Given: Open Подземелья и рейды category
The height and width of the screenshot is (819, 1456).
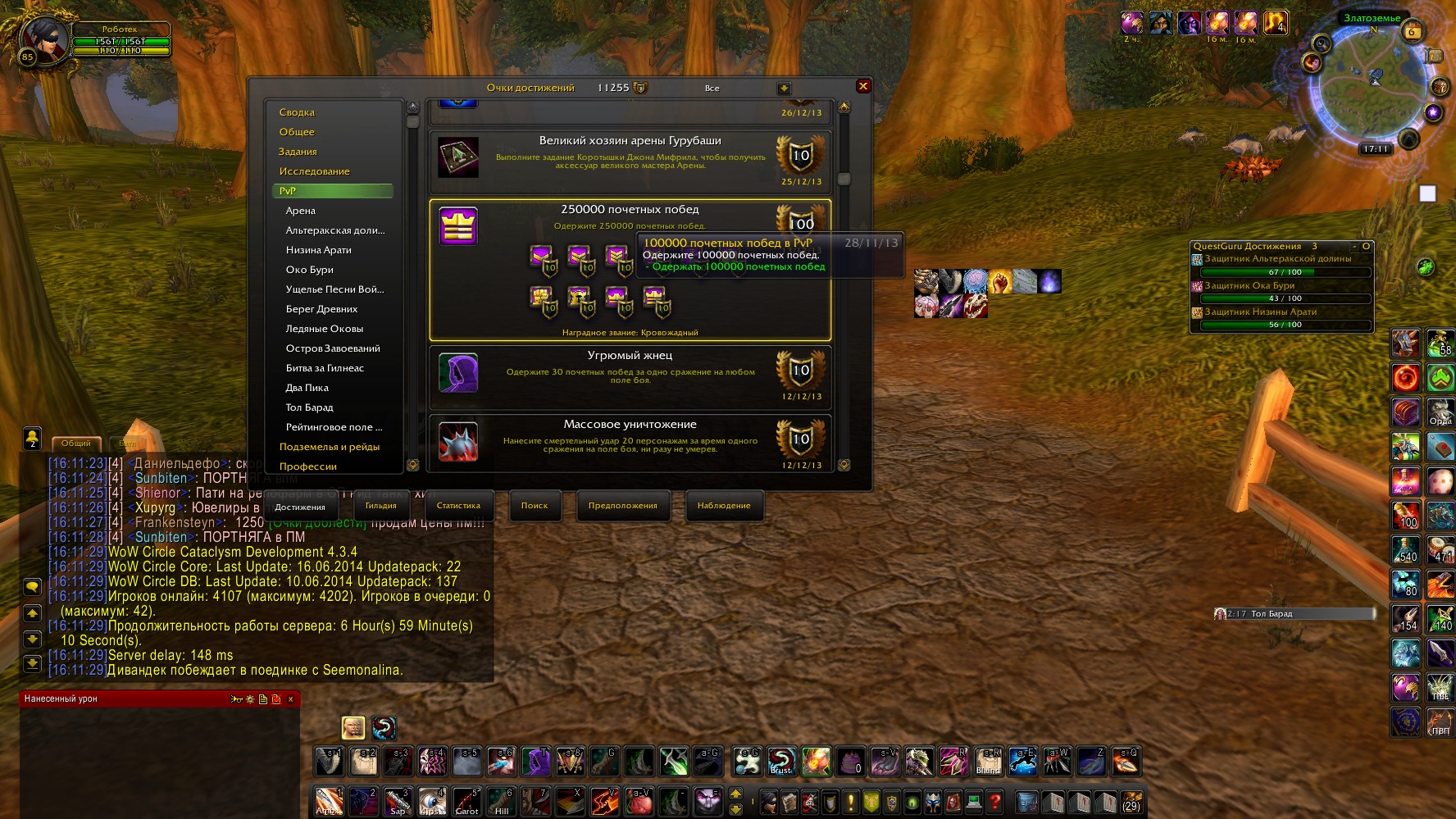Looking at the screenshot, I should [330, 447].
